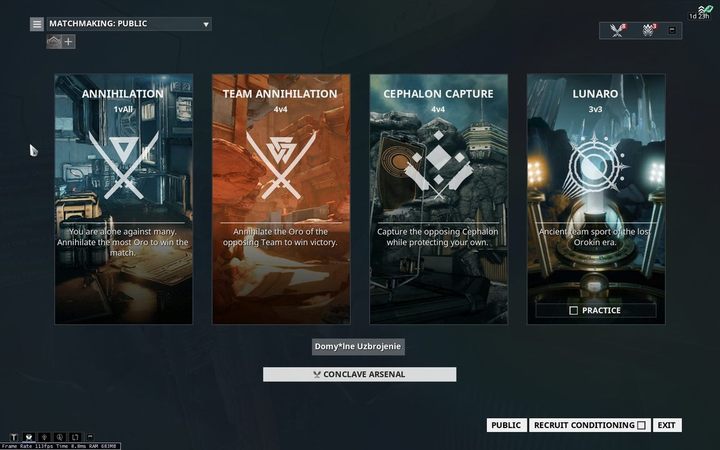Image resolution: width=720 pixels, height=450 pixels.
Task: Open the syndicate emblem icon with red badge
Action: pyautogui.click(x=647, y=31)
